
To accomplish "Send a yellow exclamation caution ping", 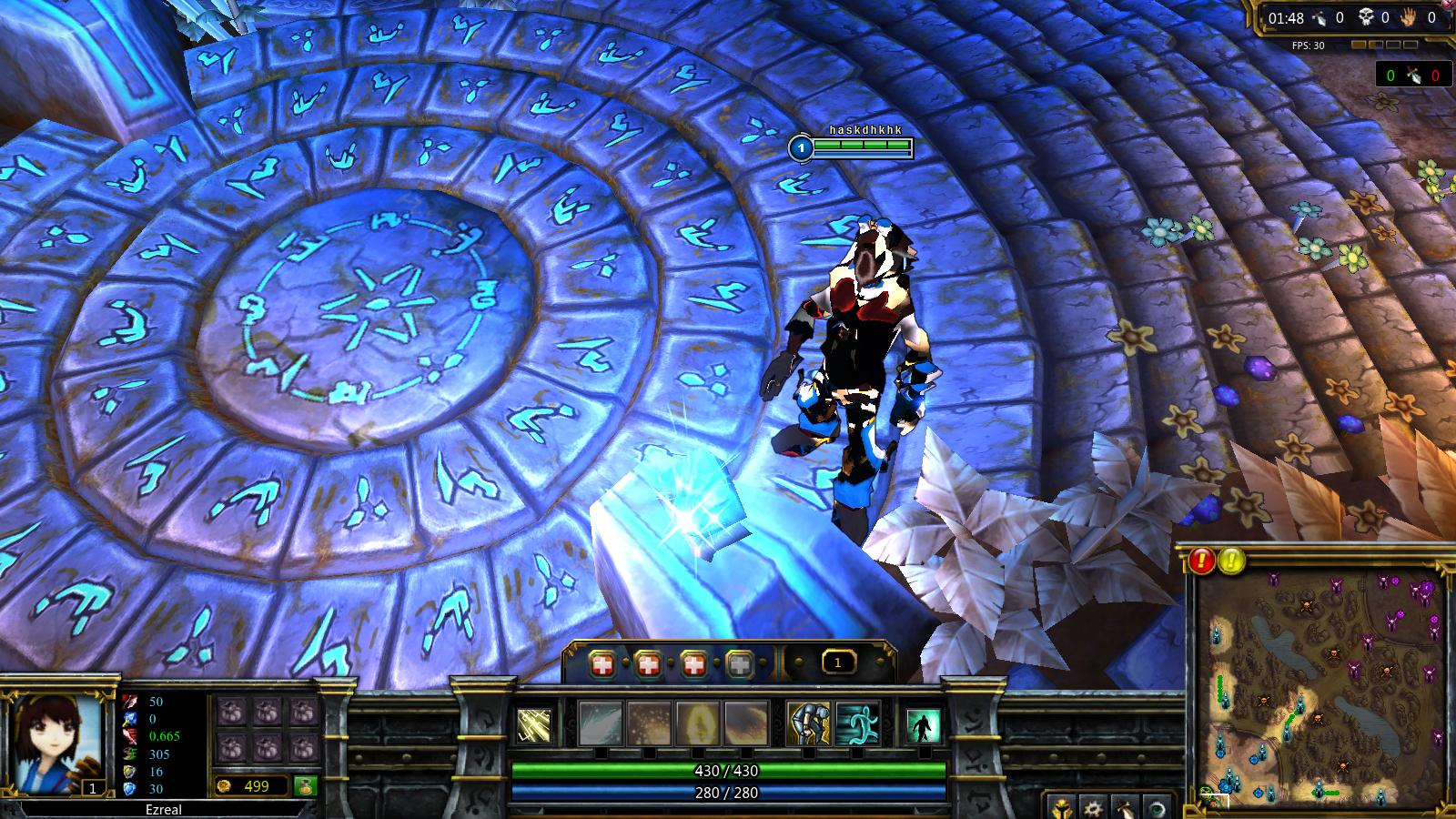I will pos(1231,561).
